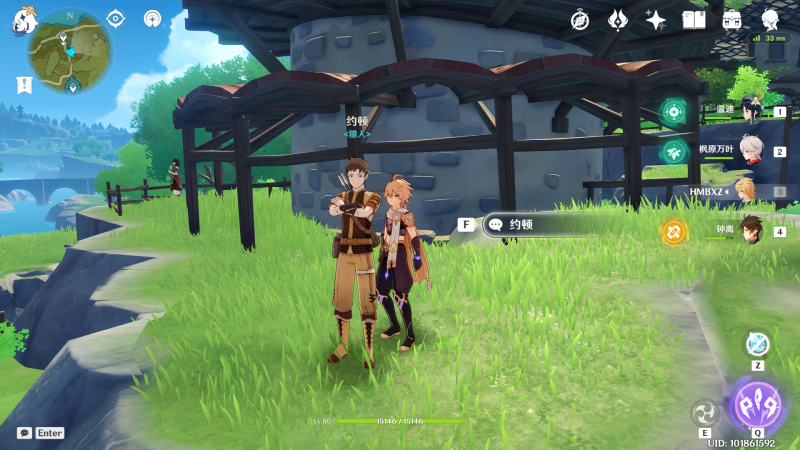This screenshot has width=800, height=450.
Task: Open the quest menu banner icon
Action: (x=23, y=85)
